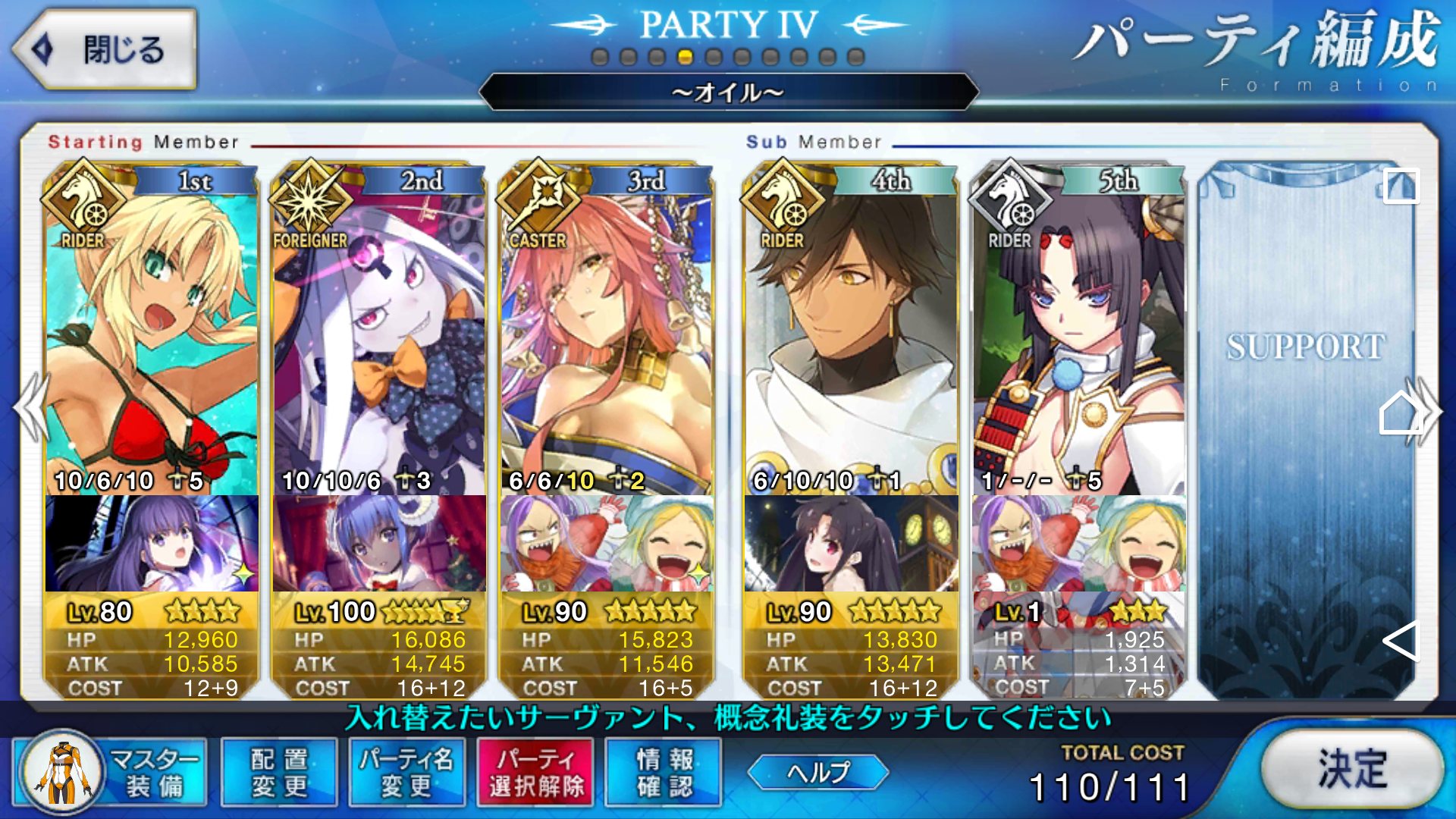The width and height of the screenshot is (1456, 819).
Task: Pick the 4th slot sub member Rider
Action: point(851,334)
